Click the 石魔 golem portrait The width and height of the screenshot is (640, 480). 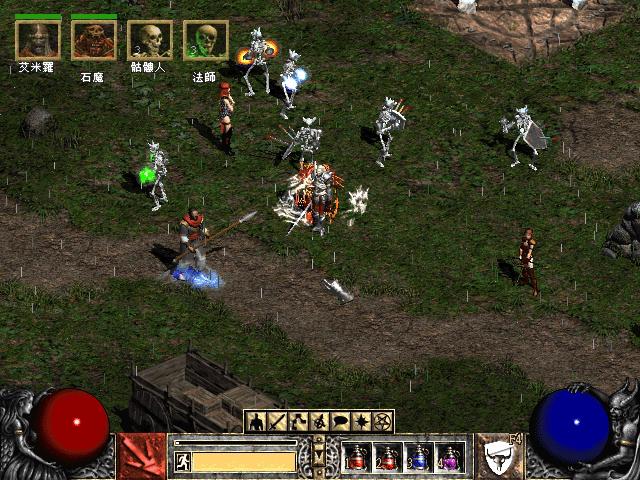click(x=94, y=40)
